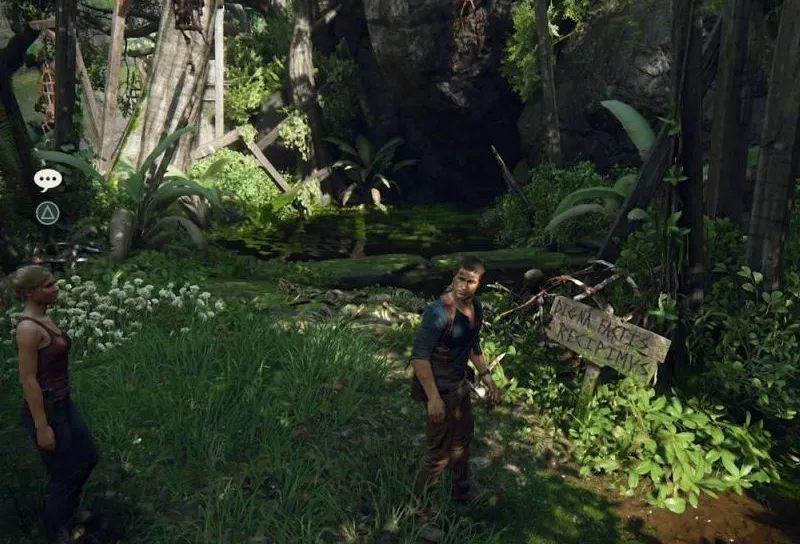Click the speech bubble conversation icon
The height and width of the screenshot is (544, 800).
pyautogui.click(x=47, y=179)
